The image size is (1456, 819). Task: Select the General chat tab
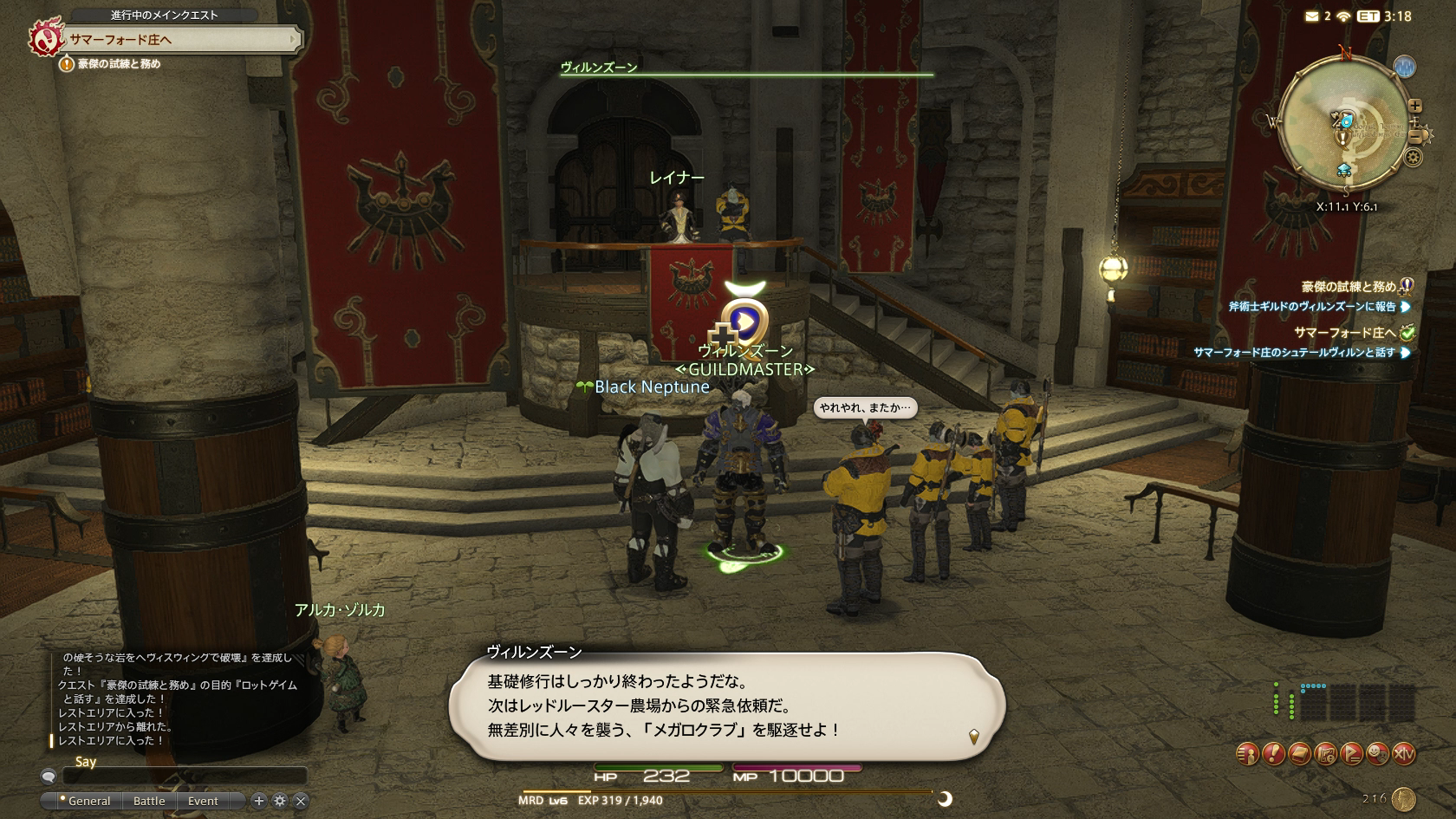88,801
